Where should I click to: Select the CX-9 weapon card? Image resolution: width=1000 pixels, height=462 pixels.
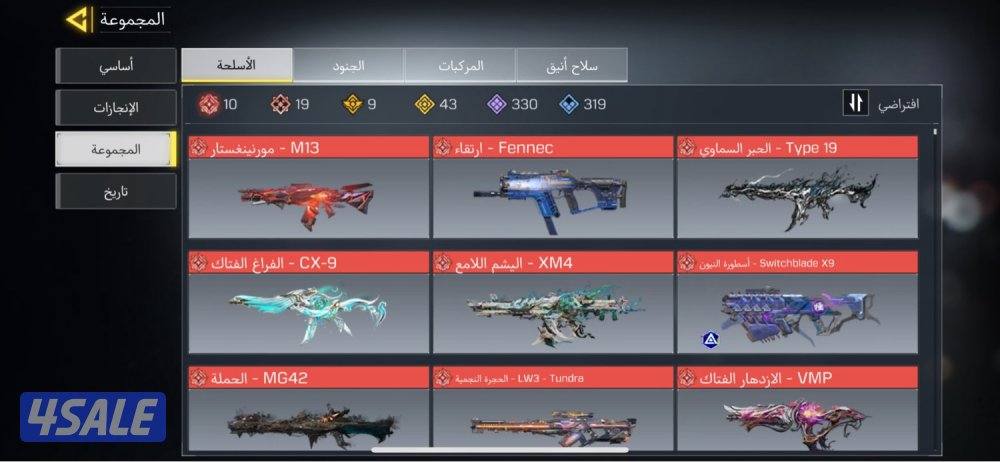[x=308, y=302]
